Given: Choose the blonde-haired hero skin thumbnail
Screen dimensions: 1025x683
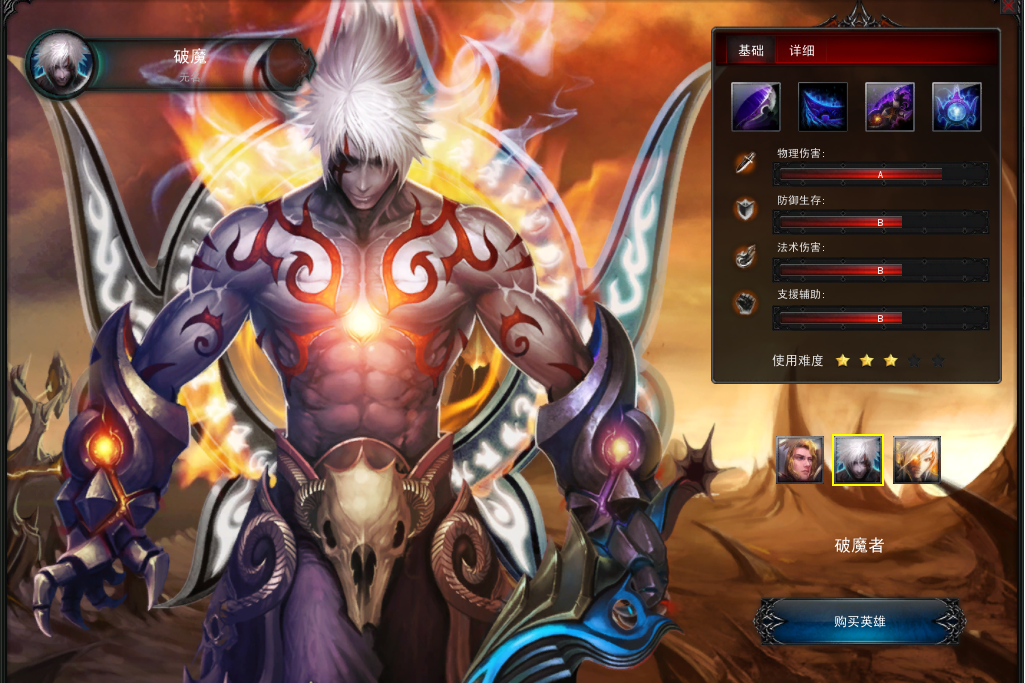Looking at the screenshot, I should (x=800, y=460).
